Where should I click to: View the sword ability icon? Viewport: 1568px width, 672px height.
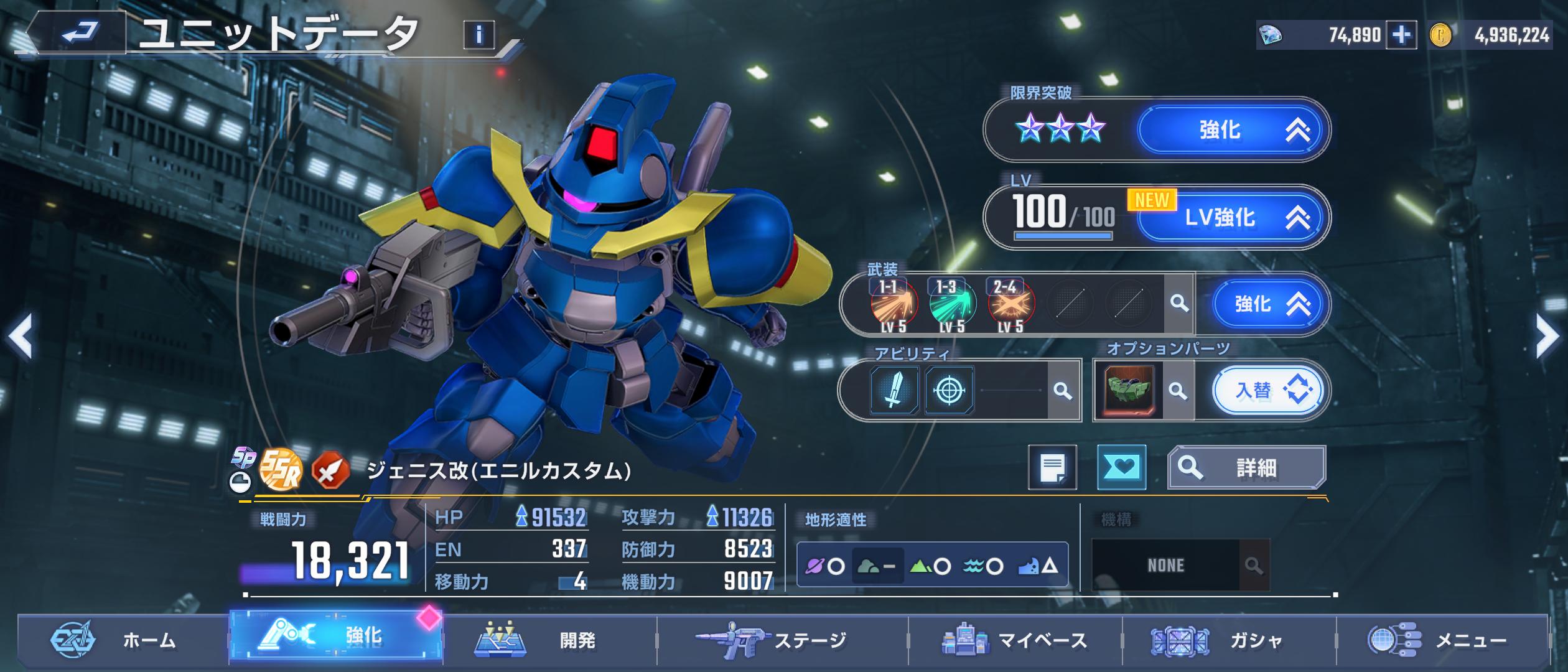pos(894,391)
